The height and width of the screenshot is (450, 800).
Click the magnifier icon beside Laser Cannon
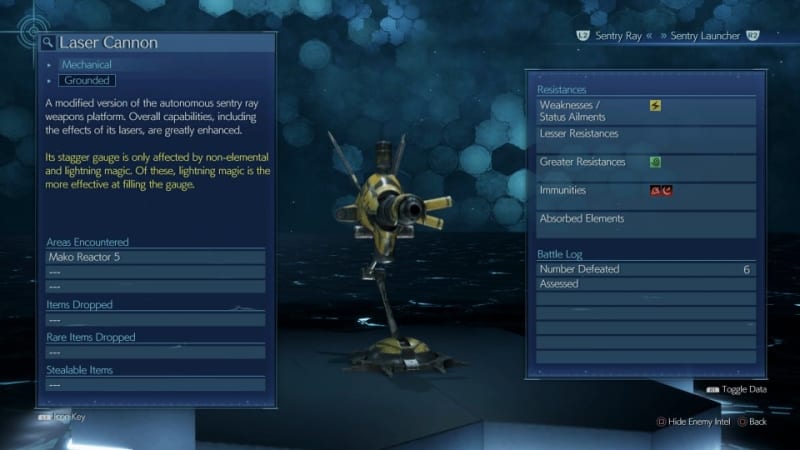pyautogui.click(x=47, y=43)
